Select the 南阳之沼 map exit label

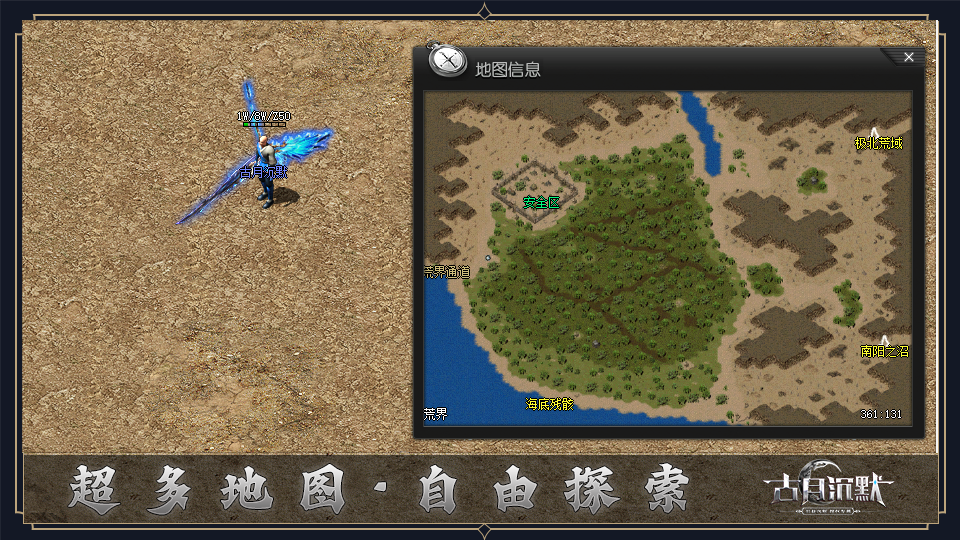[x=885, y=351]
